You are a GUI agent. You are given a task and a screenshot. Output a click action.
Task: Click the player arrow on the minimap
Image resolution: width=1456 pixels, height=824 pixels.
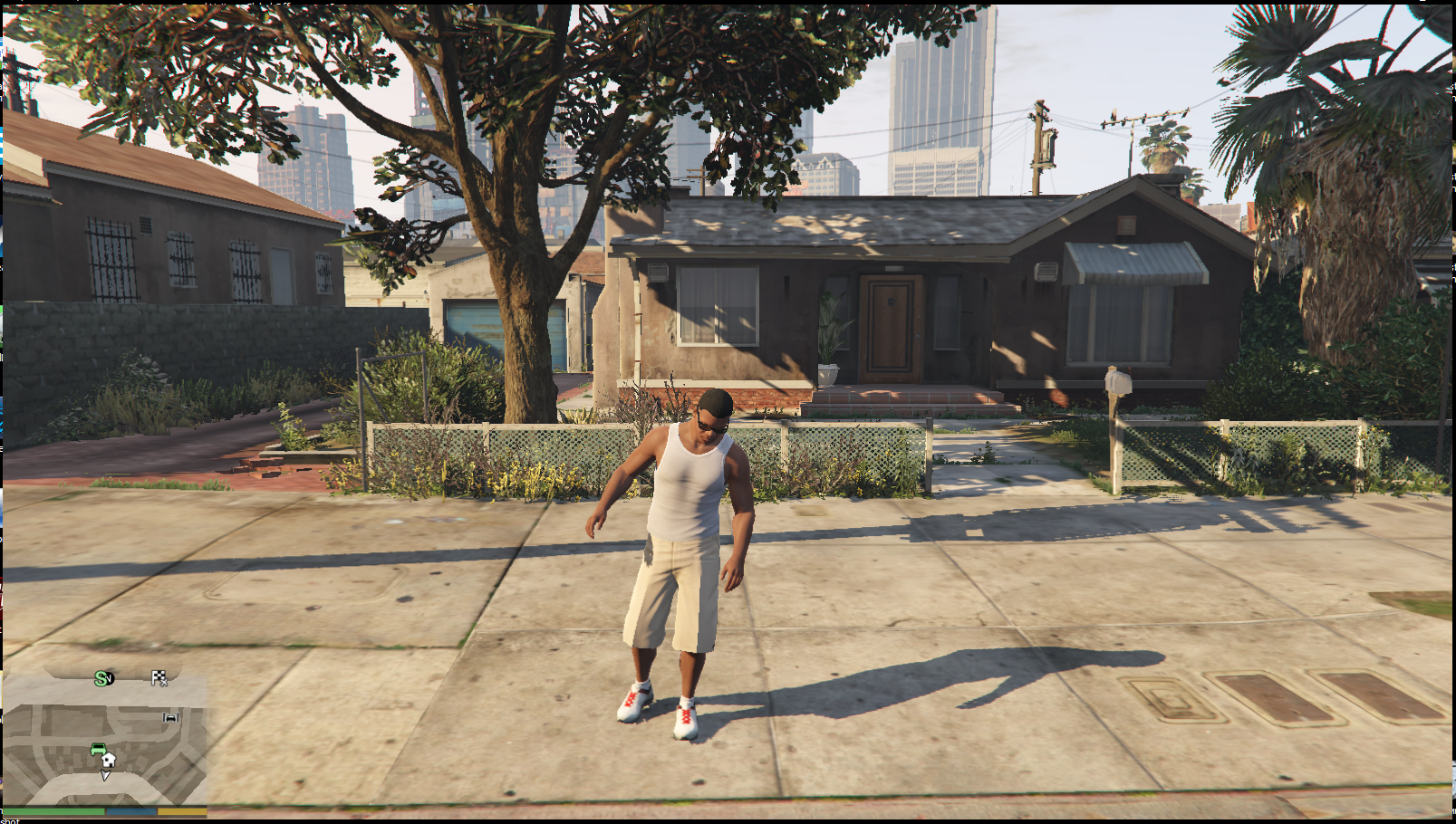pos(105,775)
